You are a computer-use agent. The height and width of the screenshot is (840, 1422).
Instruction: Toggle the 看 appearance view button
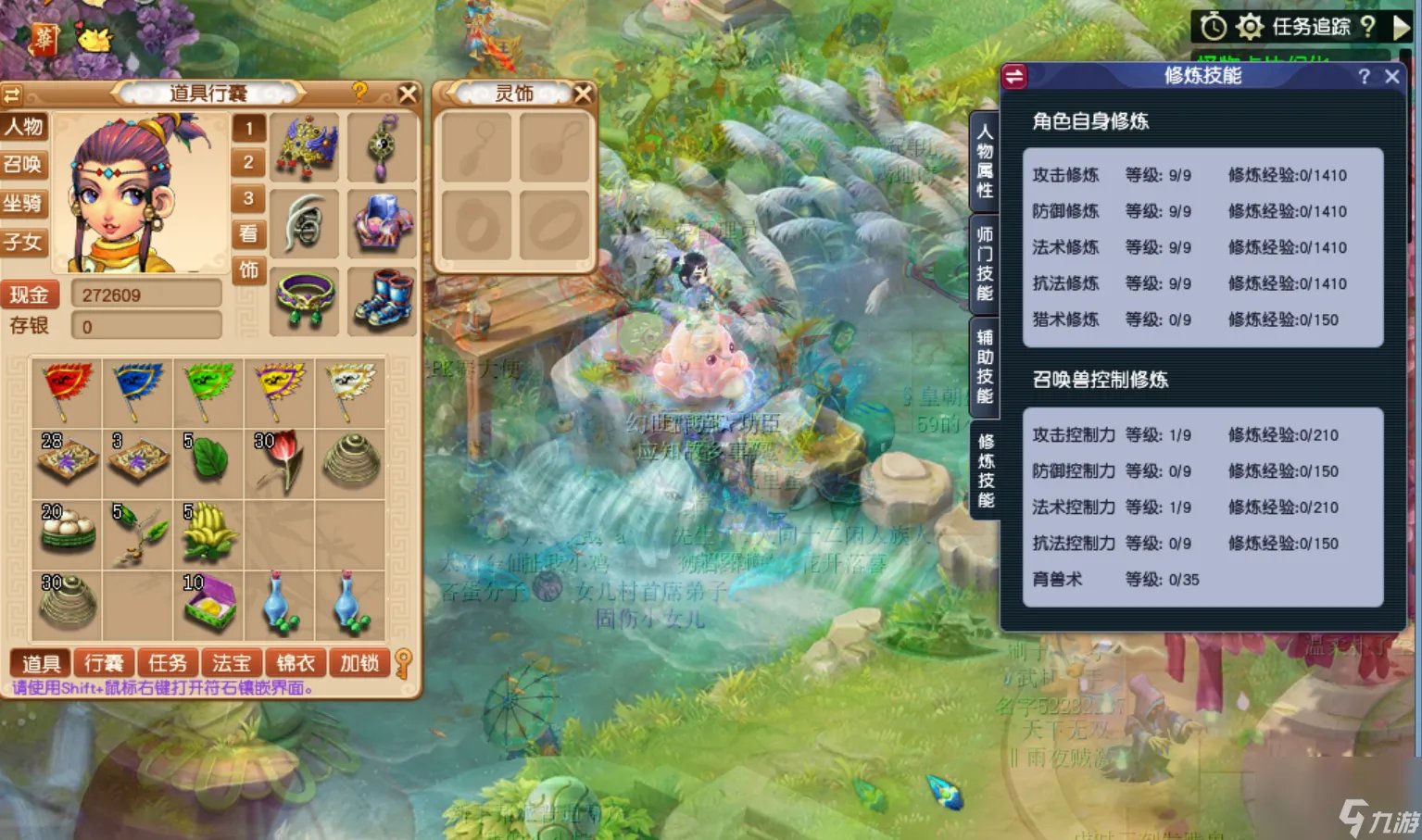(248, 234)
